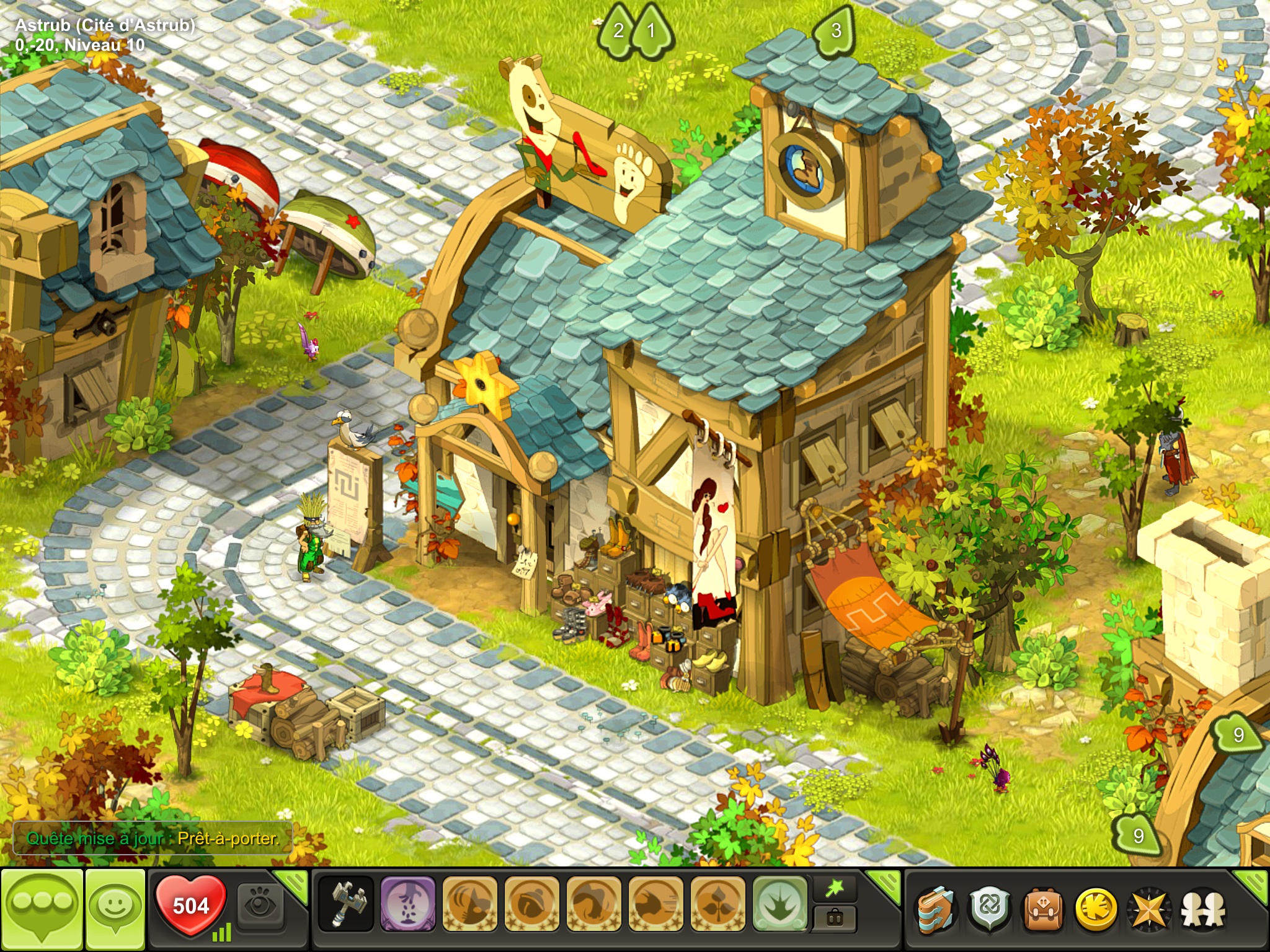The height and width of the screenshot is (952, 1270).
Task: Select the three-leaf sprig skill
Action: pyautogui.click(x=717, y=904)
